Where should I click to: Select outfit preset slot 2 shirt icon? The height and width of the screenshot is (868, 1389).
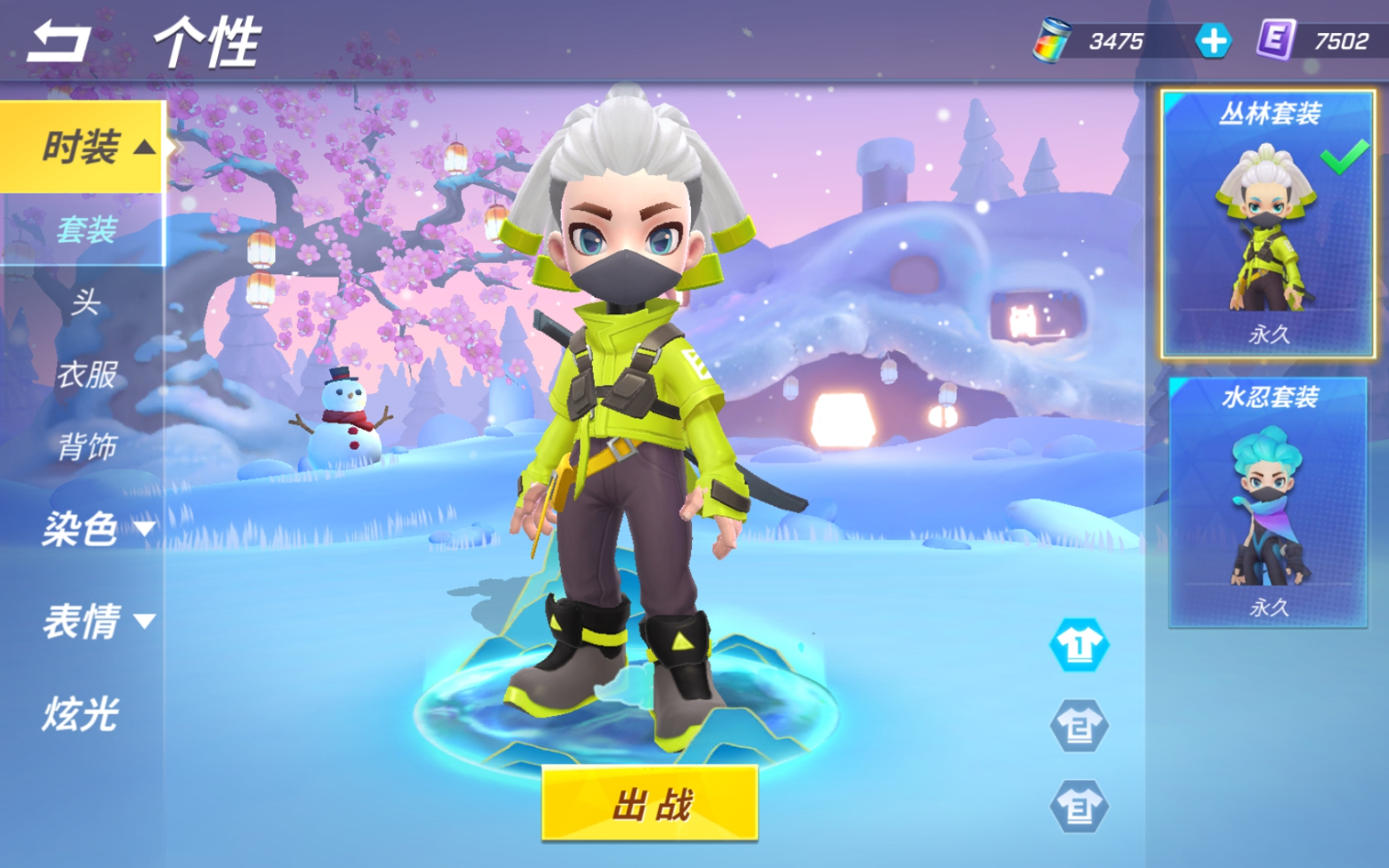pyautogui.click(x=1079, y=726)
